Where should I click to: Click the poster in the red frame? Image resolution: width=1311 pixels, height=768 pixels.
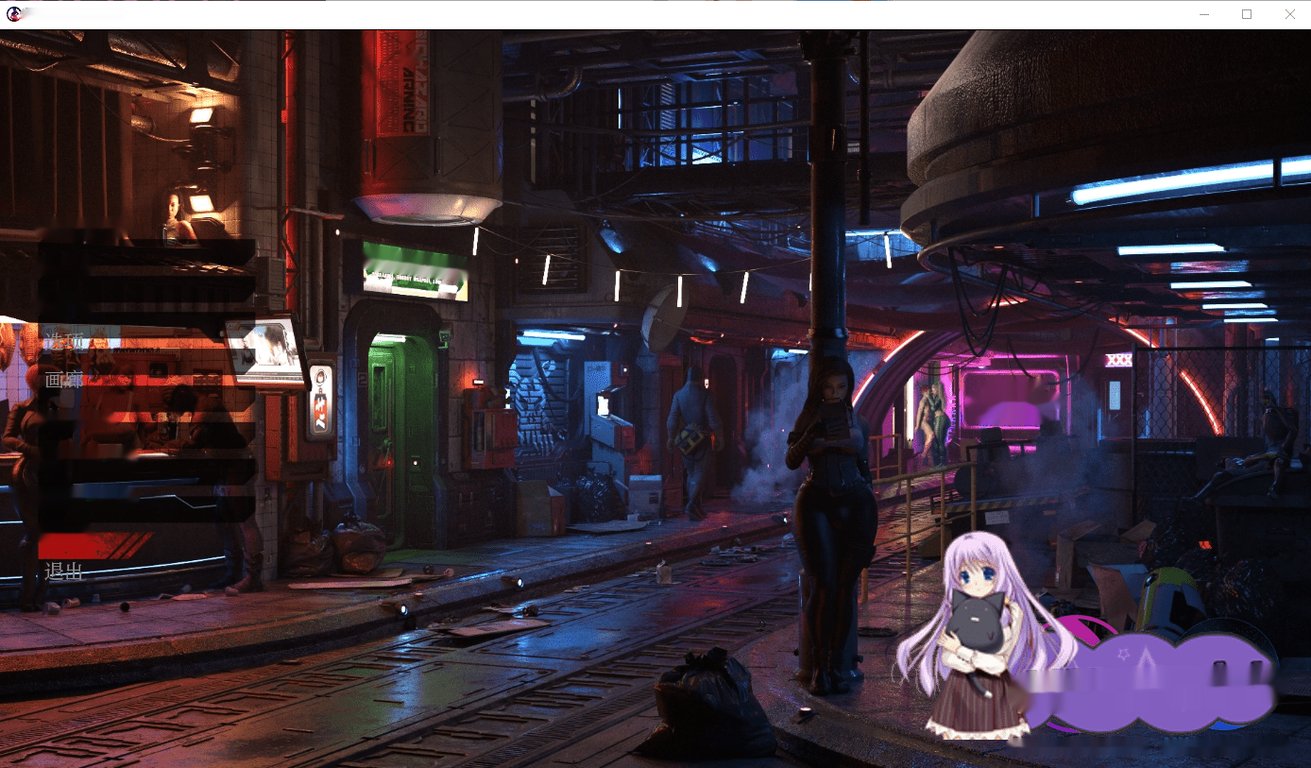click(x=318, y=400)
